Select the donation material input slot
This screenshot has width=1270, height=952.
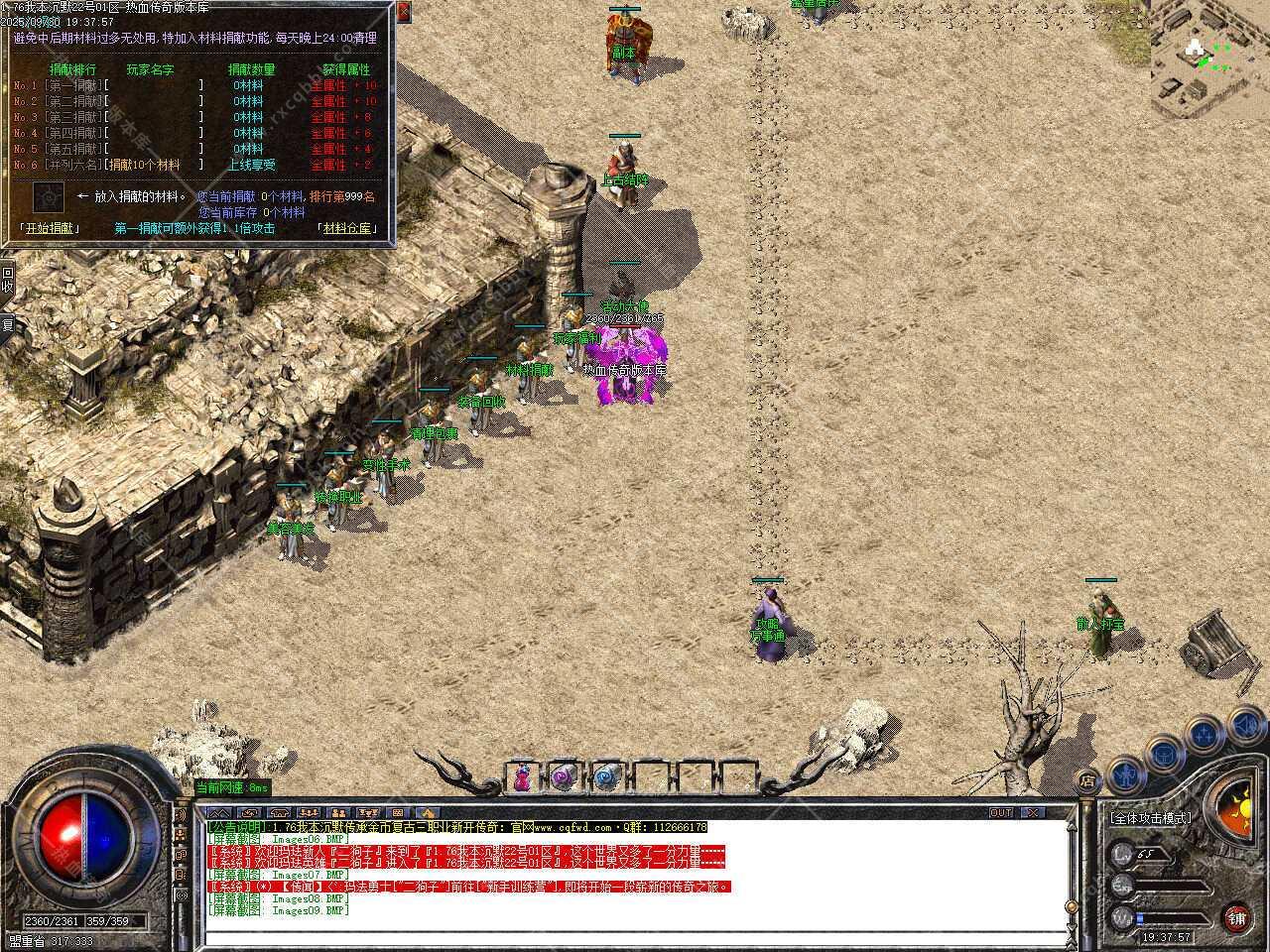coord(49,196)
